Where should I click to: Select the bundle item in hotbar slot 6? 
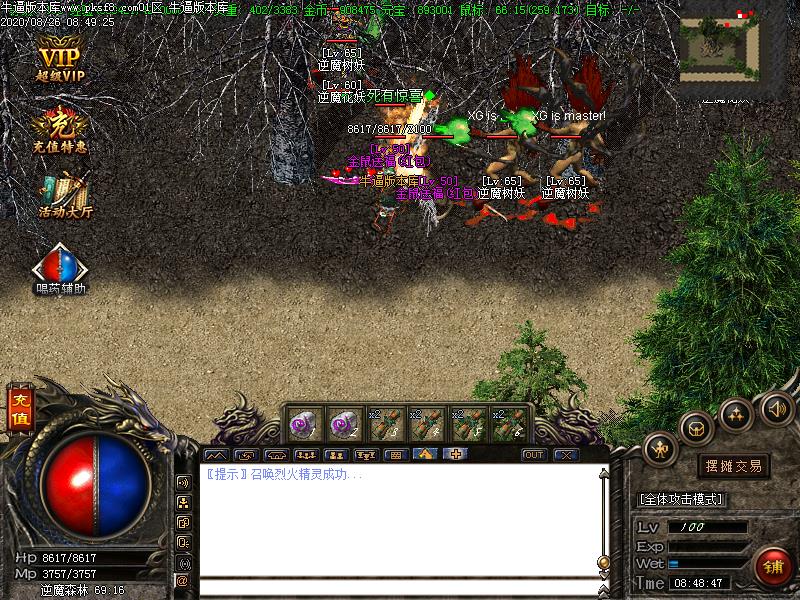tap(508, 423)
